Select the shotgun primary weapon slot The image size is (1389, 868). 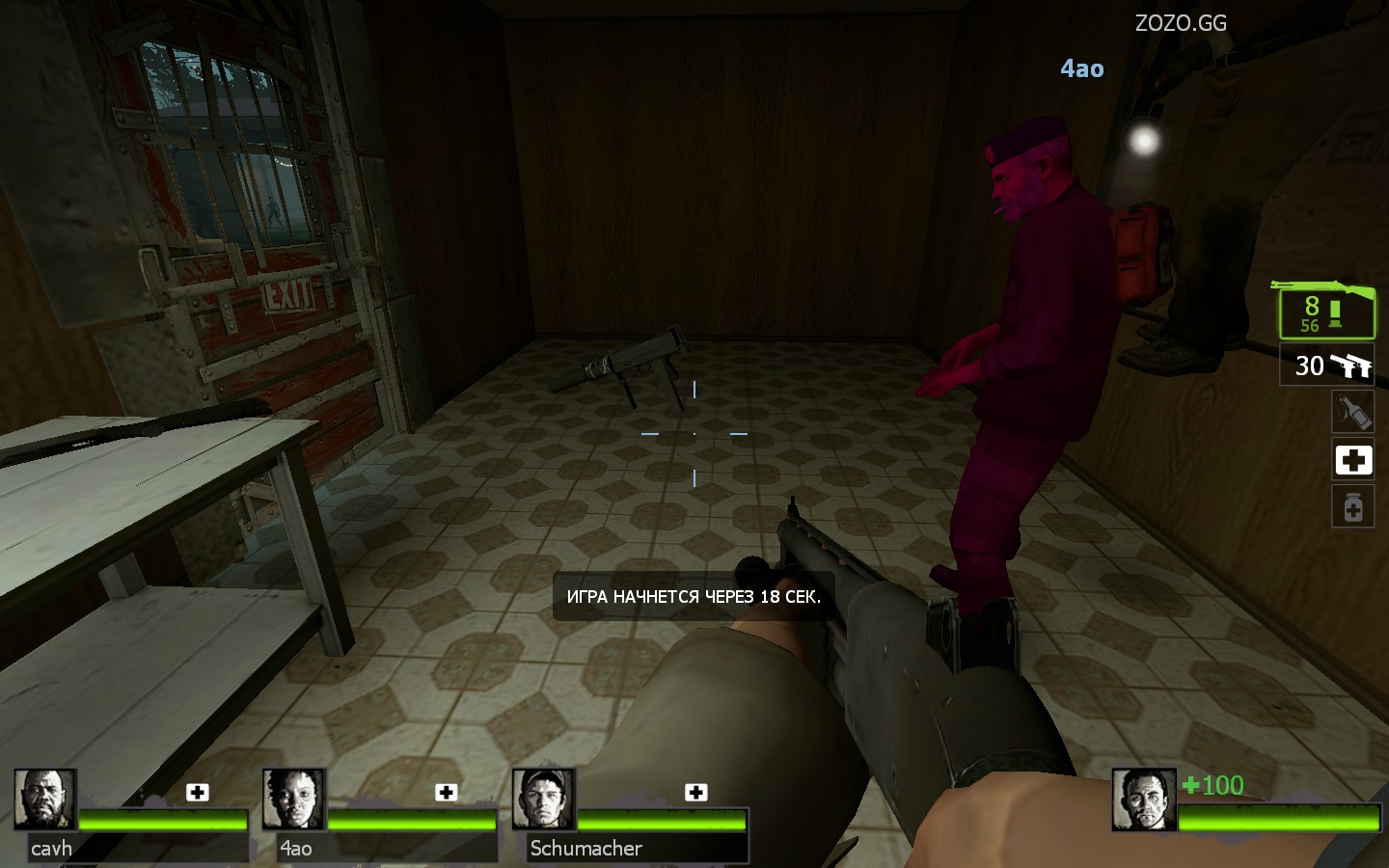tap(1326, 311)
